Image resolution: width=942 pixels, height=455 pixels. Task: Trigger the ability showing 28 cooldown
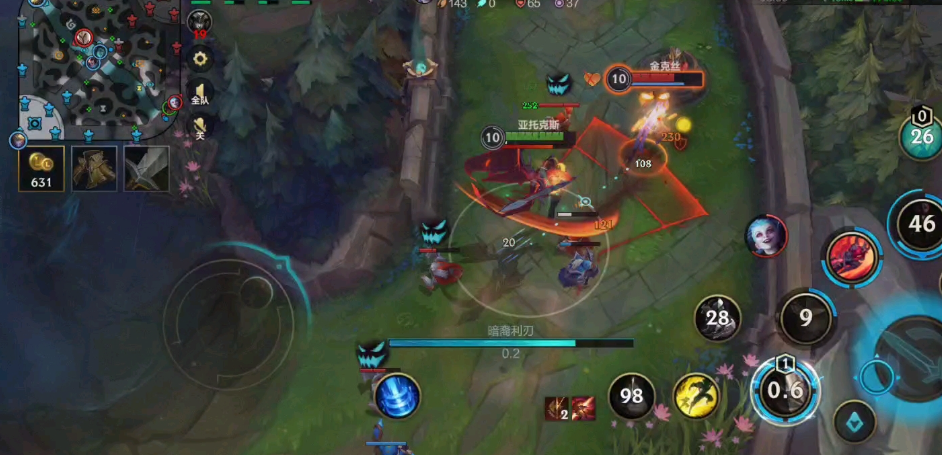(x=718, y=319)
